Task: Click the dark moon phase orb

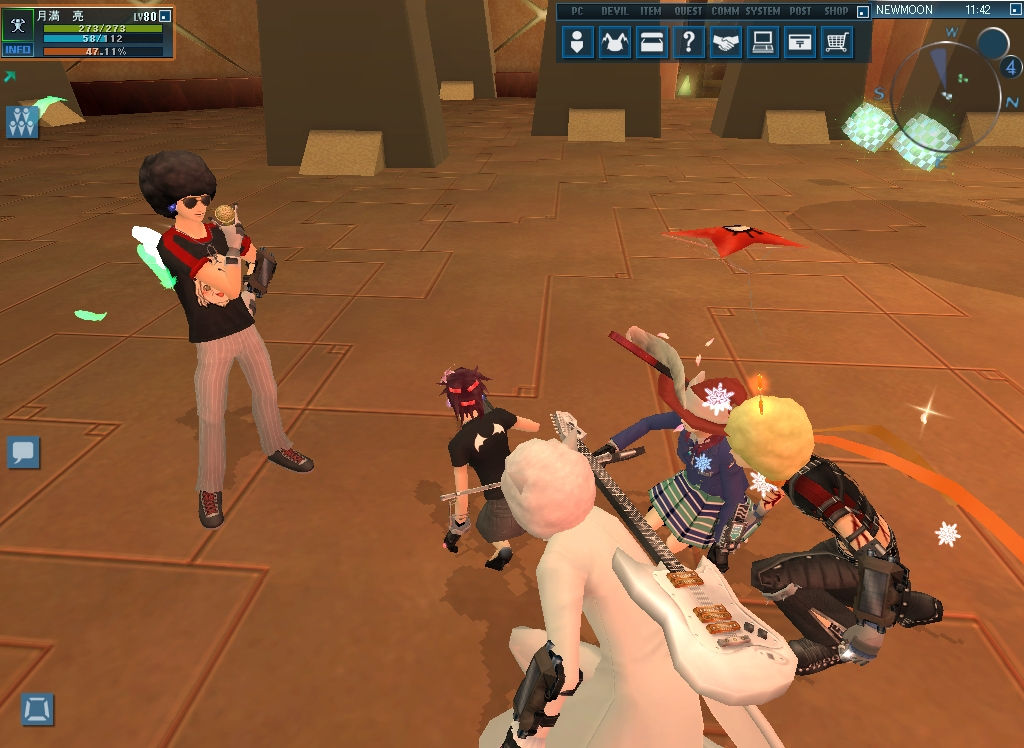Action: point(992,44)
